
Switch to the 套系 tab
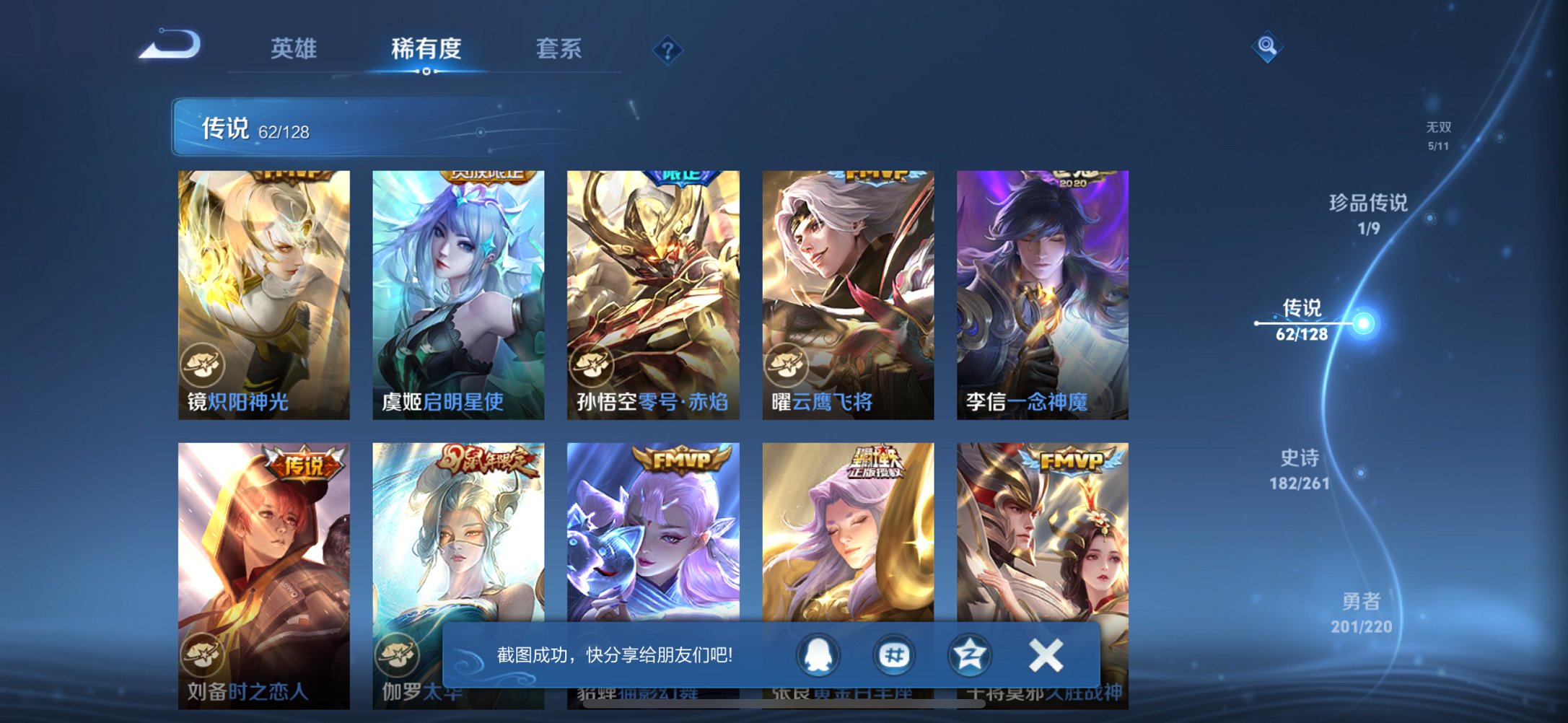point(557,48)
